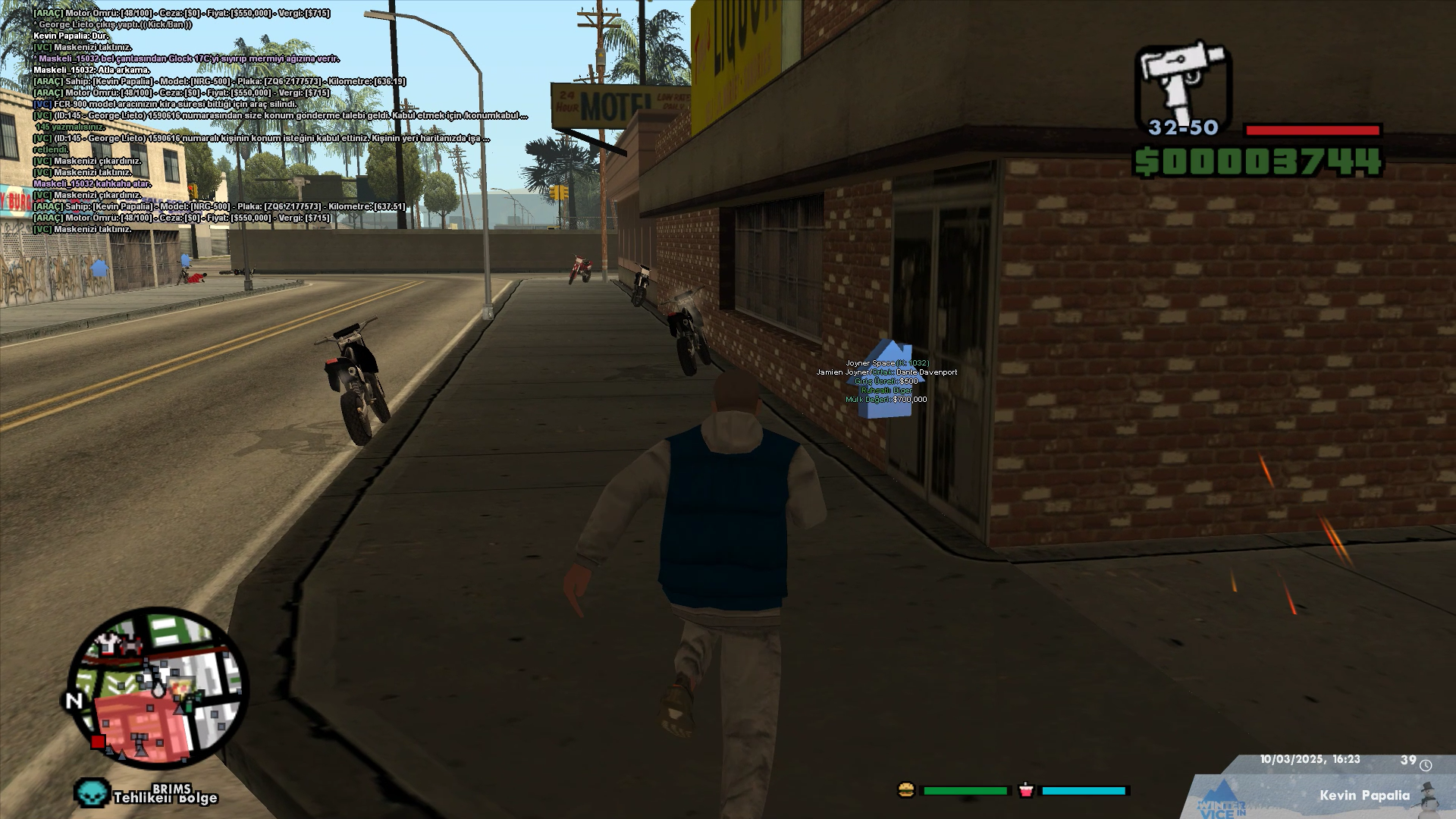The width and height of the screenshot is (1456, 819).
Task: Click the teal skull danger-zone icon
Action: (x=92, y=793)
